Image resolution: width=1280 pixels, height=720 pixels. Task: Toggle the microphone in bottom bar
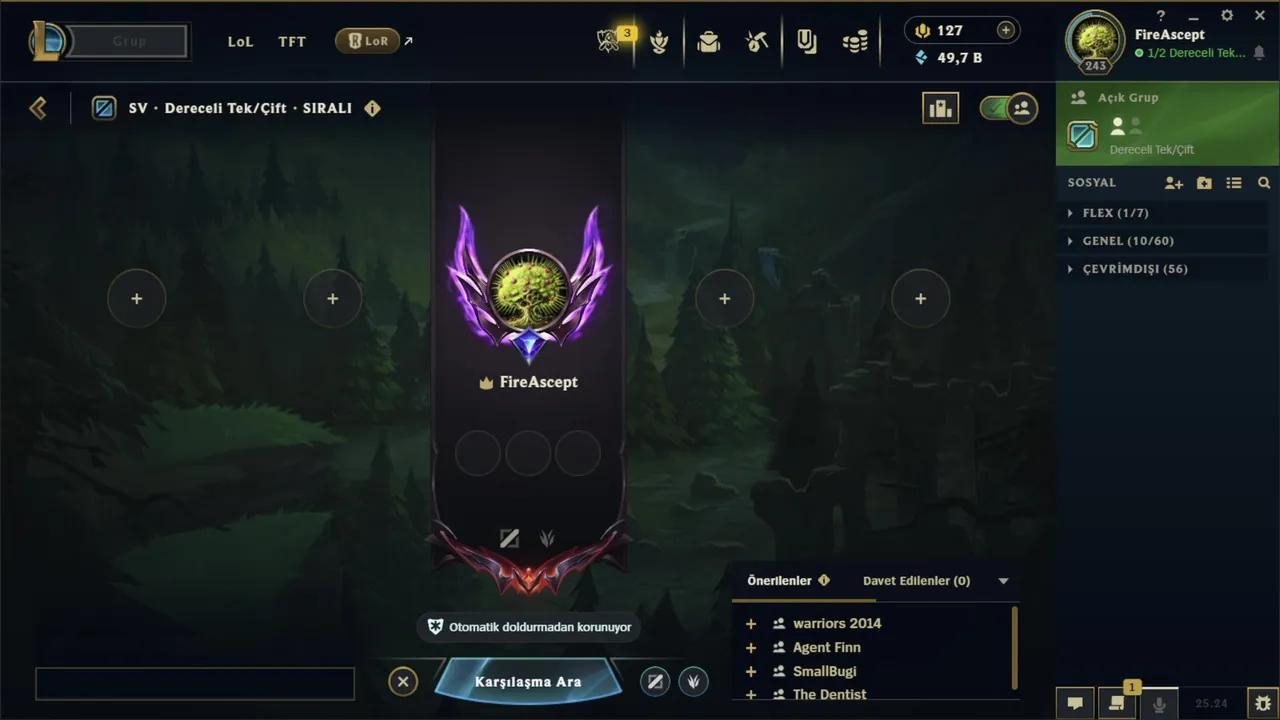click(1158, 704)
